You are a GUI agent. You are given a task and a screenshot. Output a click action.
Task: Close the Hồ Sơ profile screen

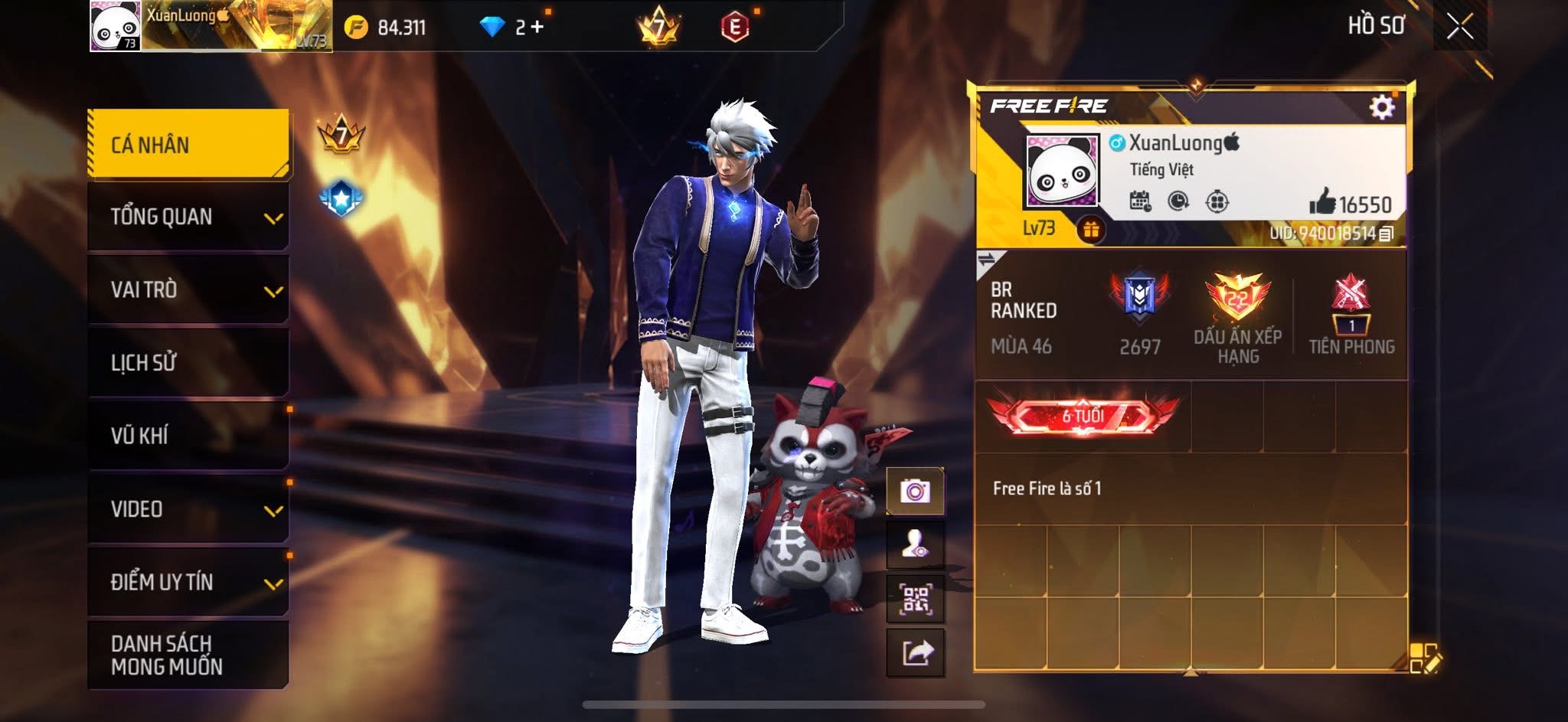tap(1459, 27)
